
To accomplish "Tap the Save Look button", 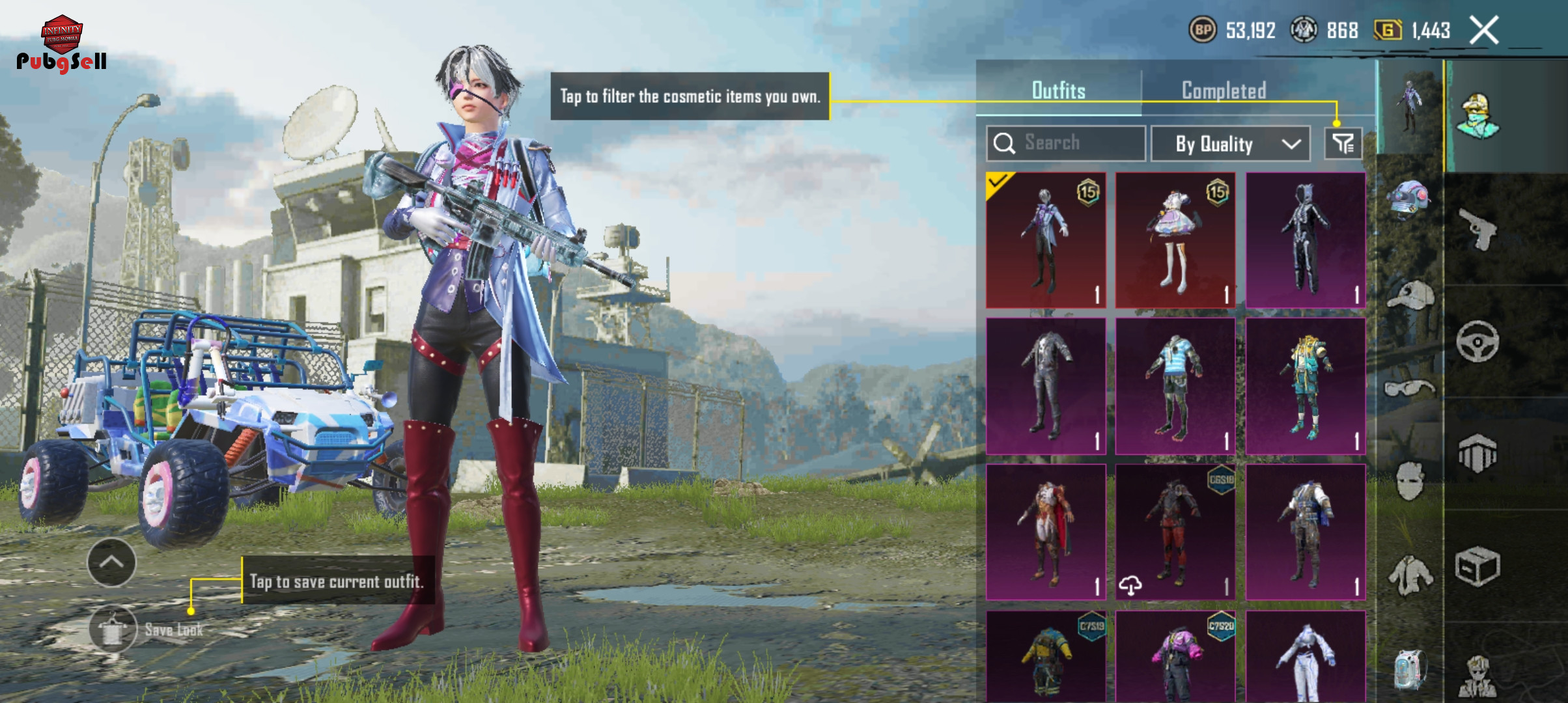I will (113, 629).
